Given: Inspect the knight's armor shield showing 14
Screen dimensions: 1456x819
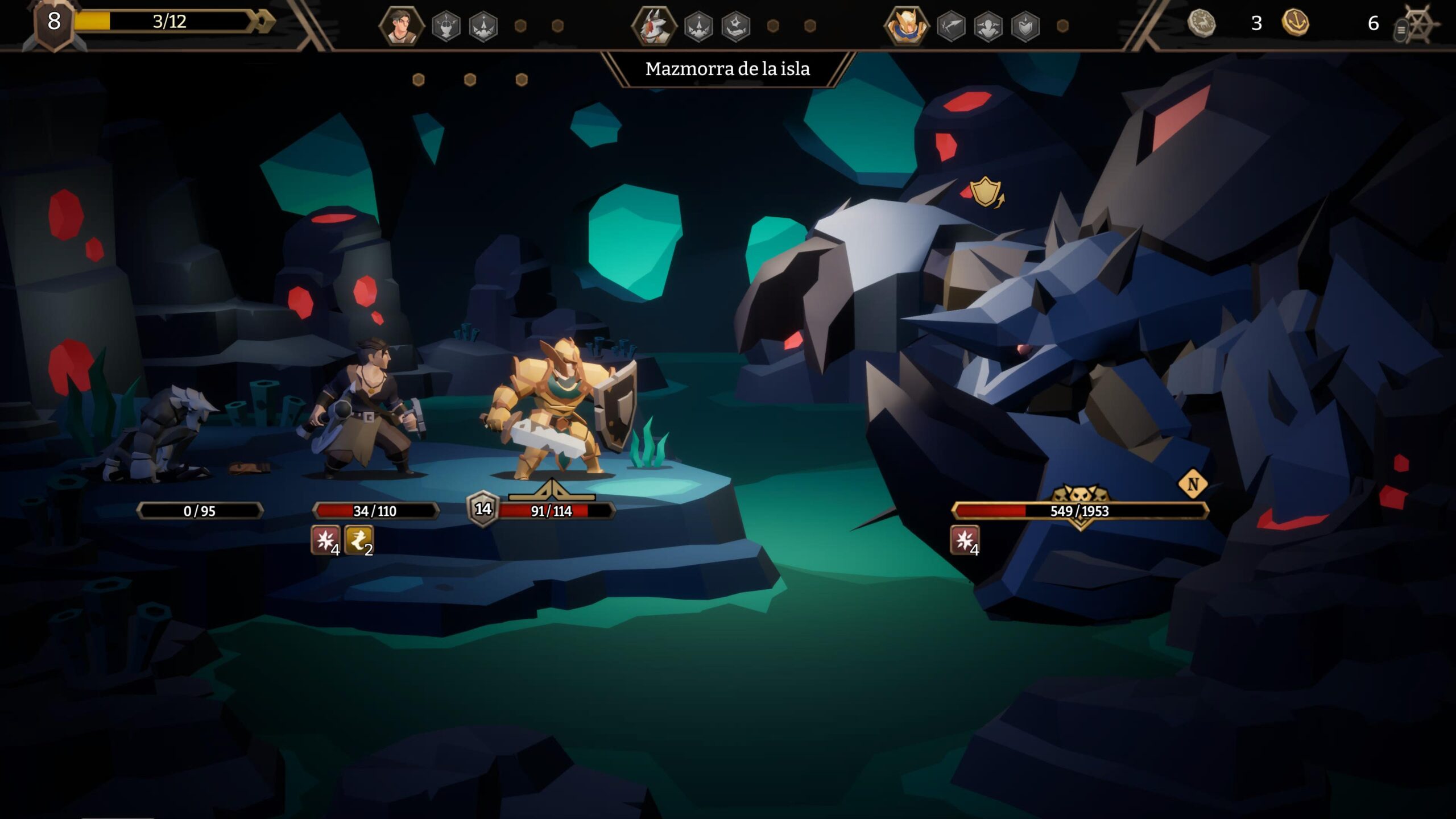Looking at the screenshot, I should pos(483,508).
